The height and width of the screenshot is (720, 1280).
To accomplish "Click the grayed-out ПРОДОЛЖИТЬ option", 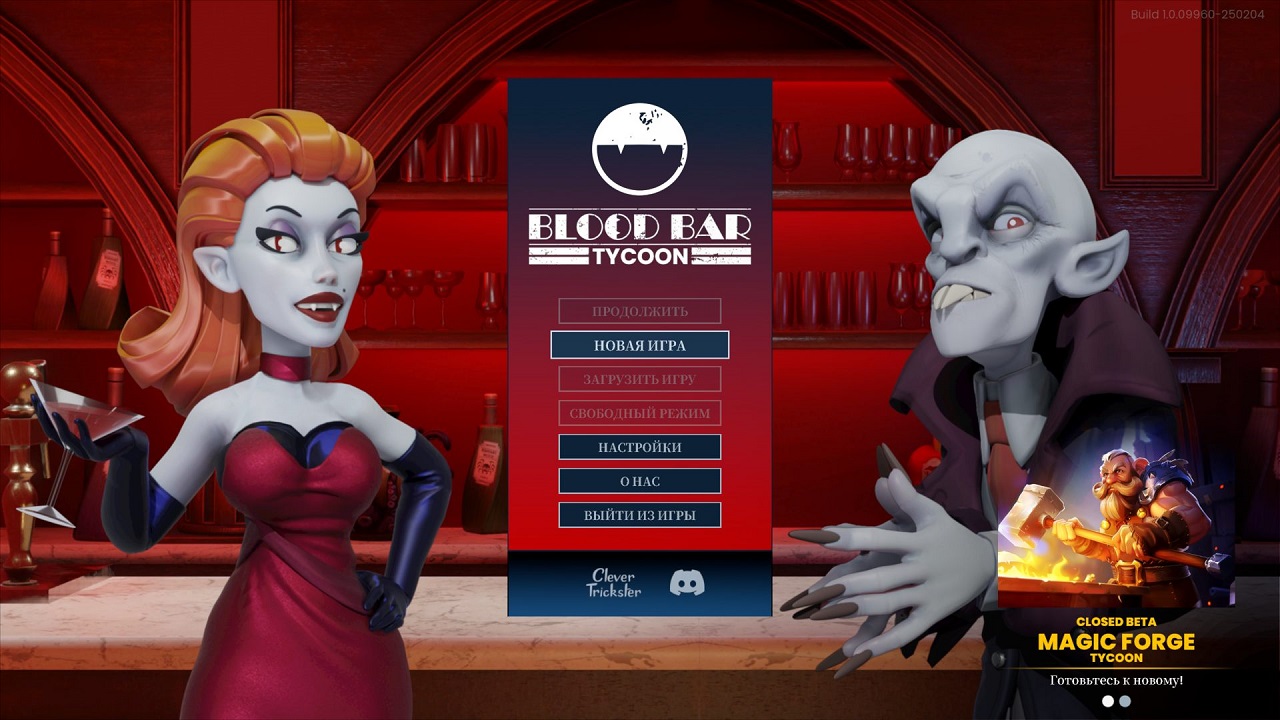I will pos(639,311).
